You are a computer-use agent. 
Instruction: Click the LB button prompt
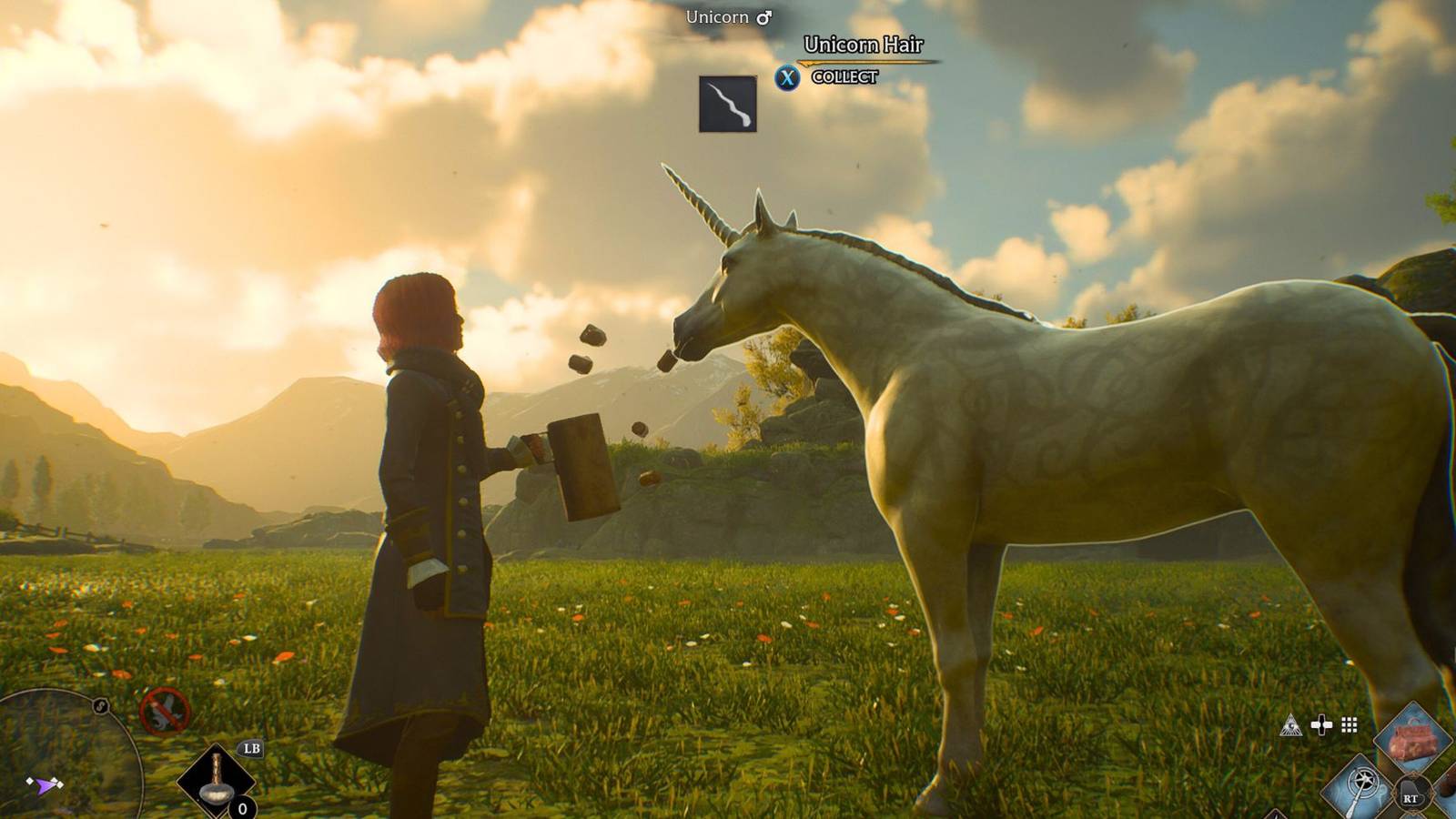(252, 748)
